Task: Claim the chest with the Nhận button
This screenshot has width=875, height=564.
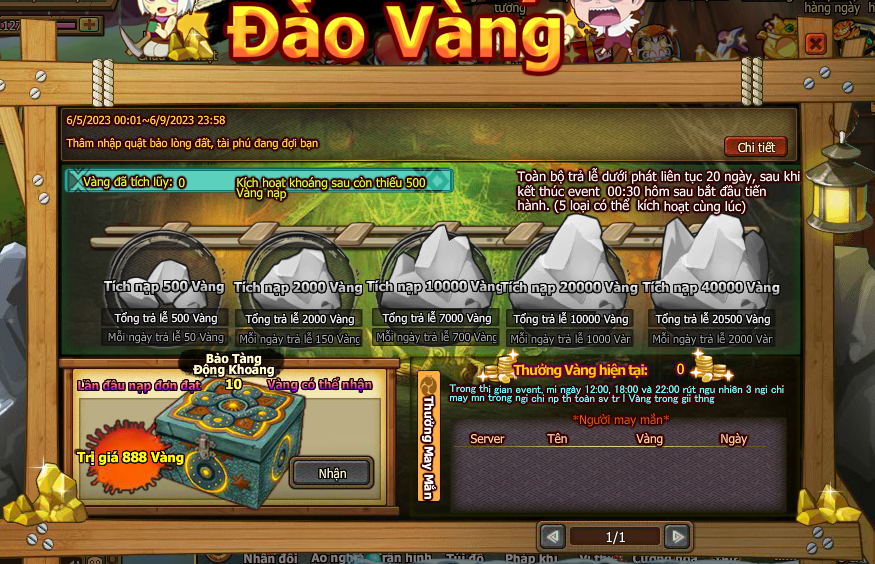Action: pyautogui.click(x=331, y=473)
